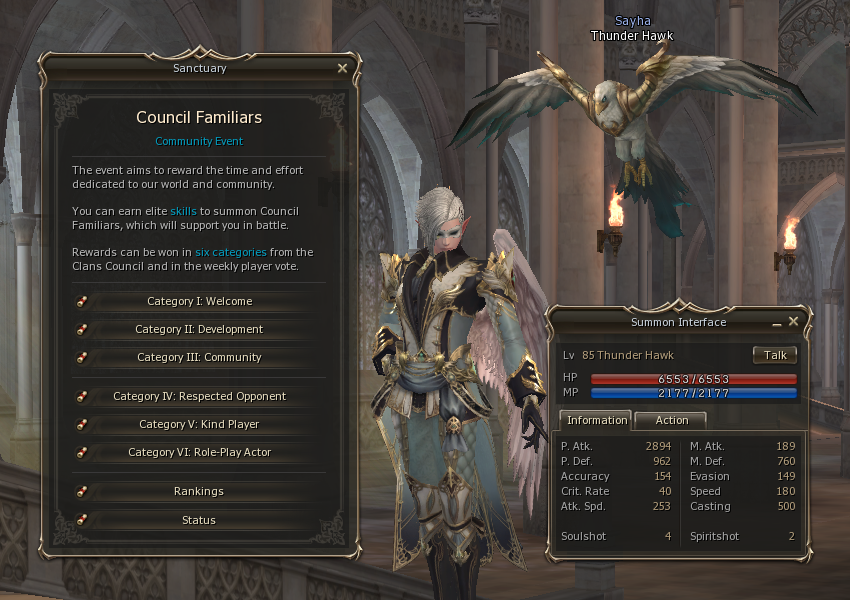This screenshot has height=600, width=850.
Task: Close the Sanctuary window
Action: [342, 68]
